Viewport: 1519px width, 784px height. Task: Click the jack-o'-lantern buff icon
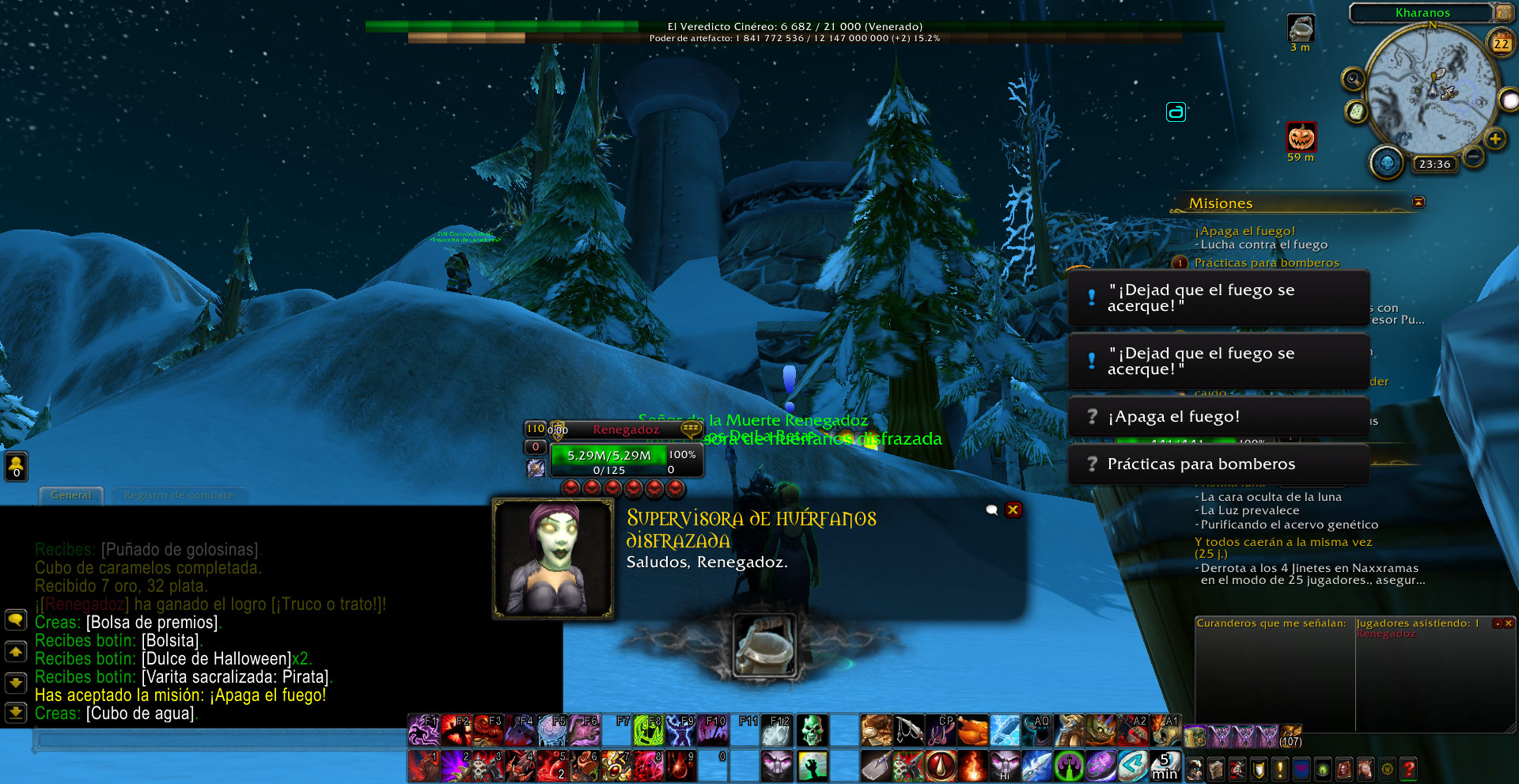click(1301, 138)
